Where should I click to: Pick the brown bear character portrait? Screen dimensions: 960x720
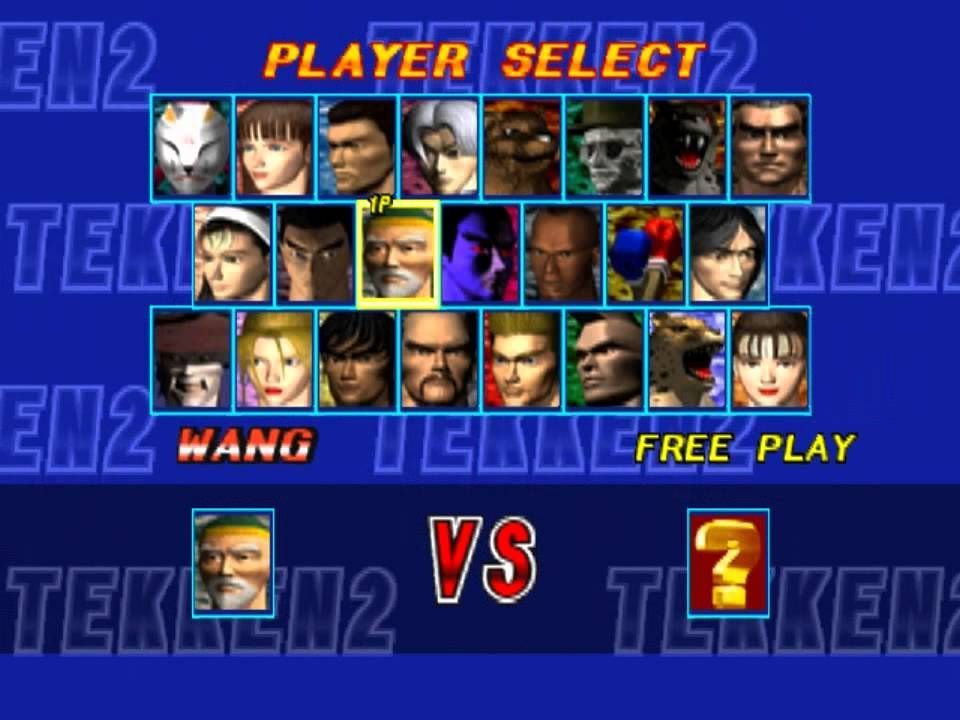click(x=523, y=148)
